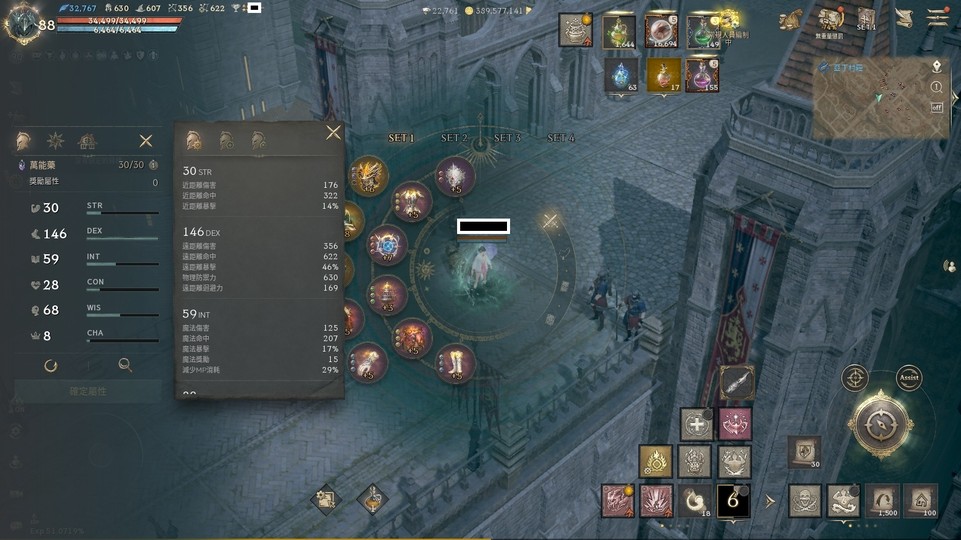Use the teleport scroll with count 1,500
This screenshot has height=540, width=961.
click(881, 499)
